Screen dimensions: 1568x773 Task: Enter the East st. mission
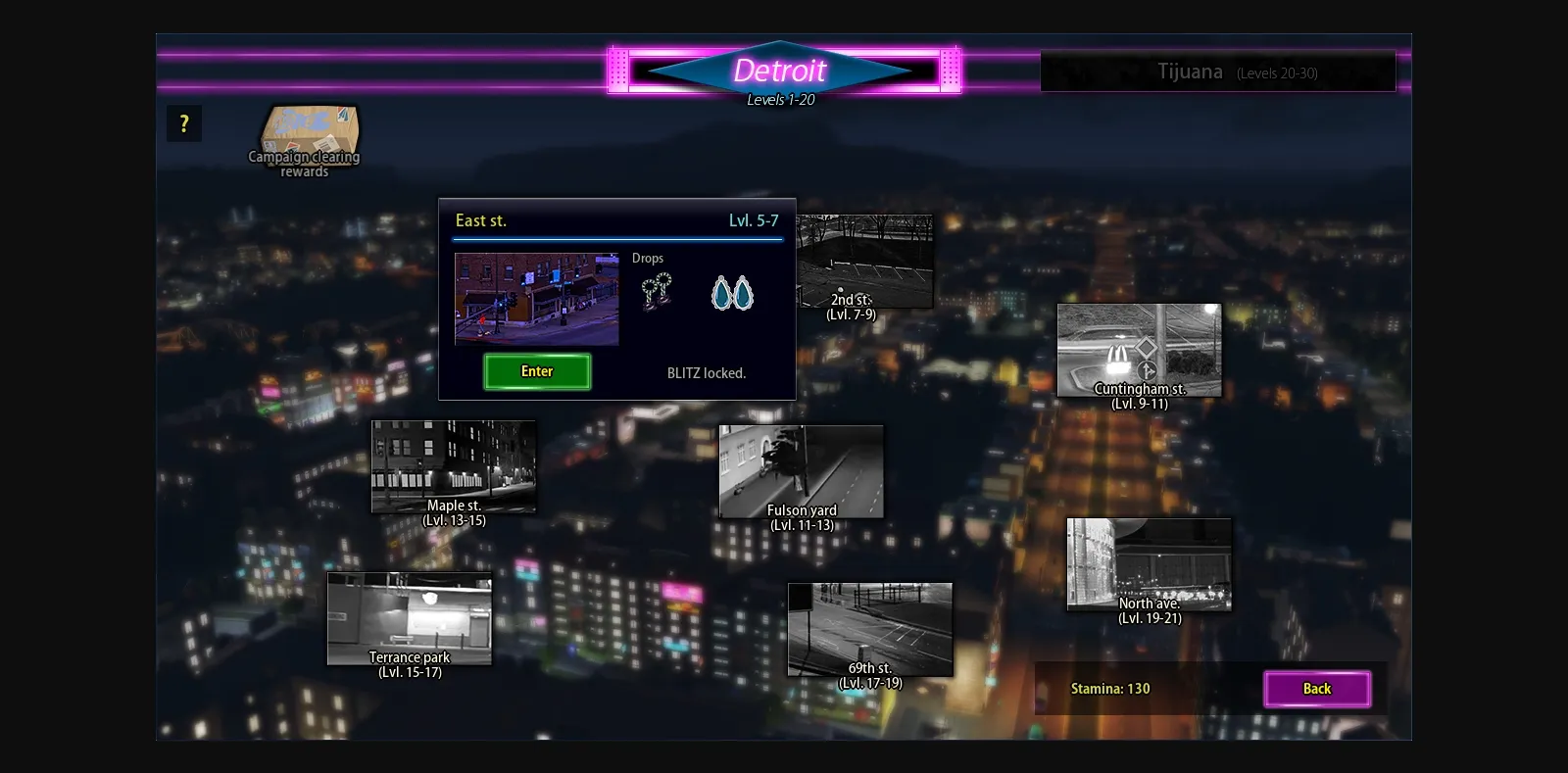point(536,371)
